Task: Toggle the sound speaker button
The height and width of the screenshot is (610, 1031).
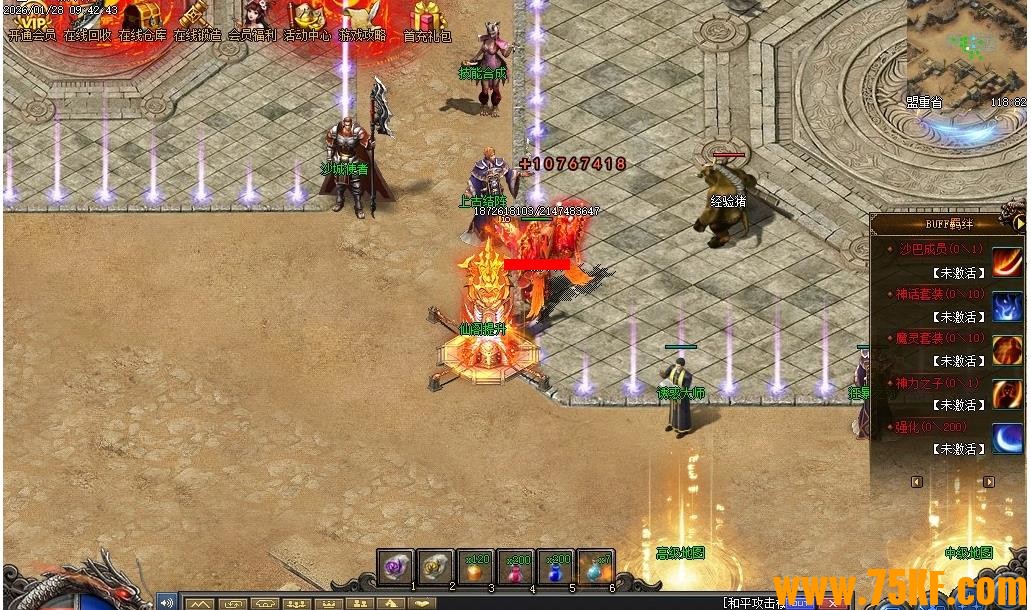Action: coord(166,602)
